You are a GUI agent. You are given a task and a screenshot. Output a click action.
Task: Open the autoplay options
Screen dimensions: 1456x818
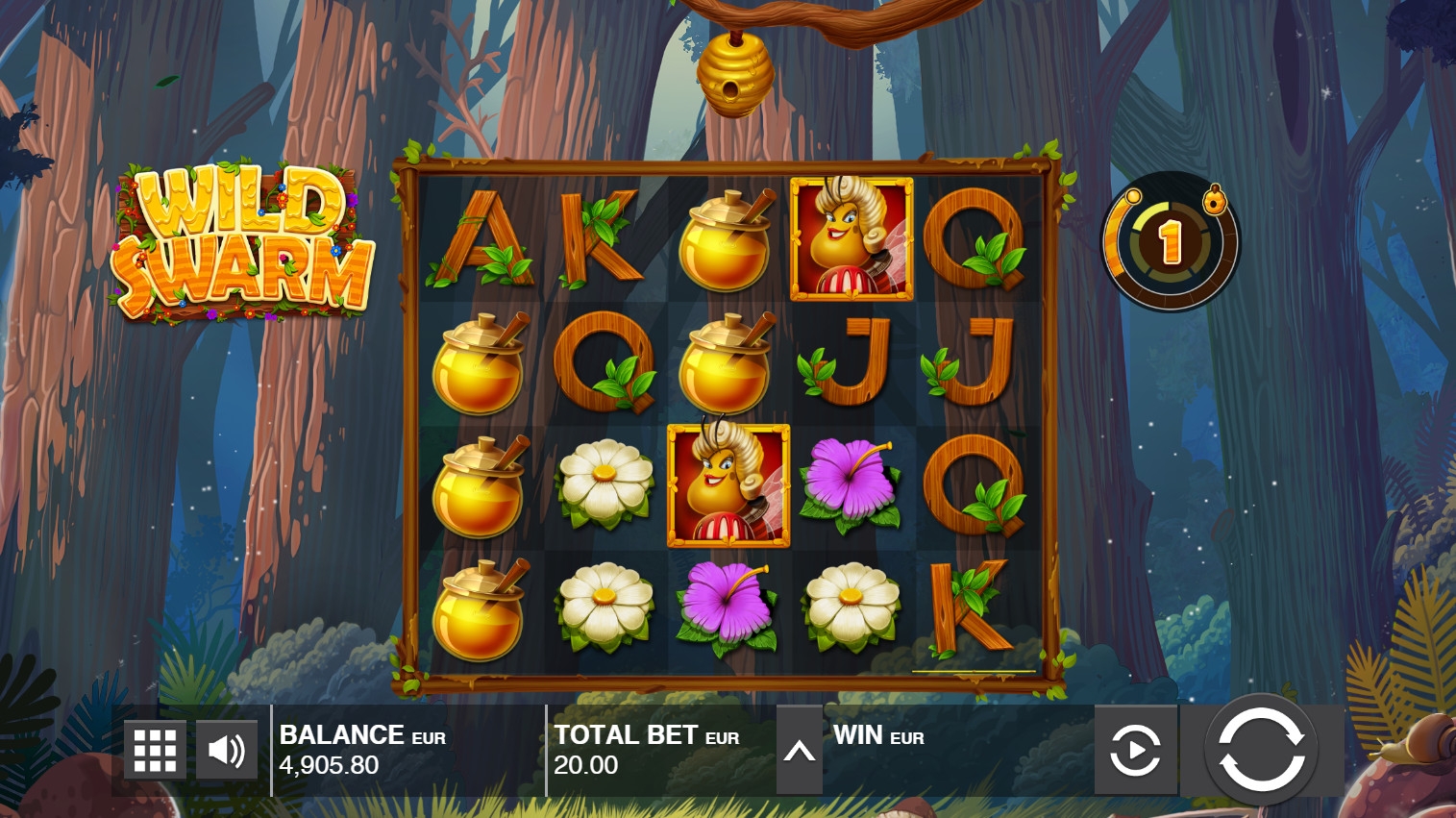click(x=1135, y=750)
